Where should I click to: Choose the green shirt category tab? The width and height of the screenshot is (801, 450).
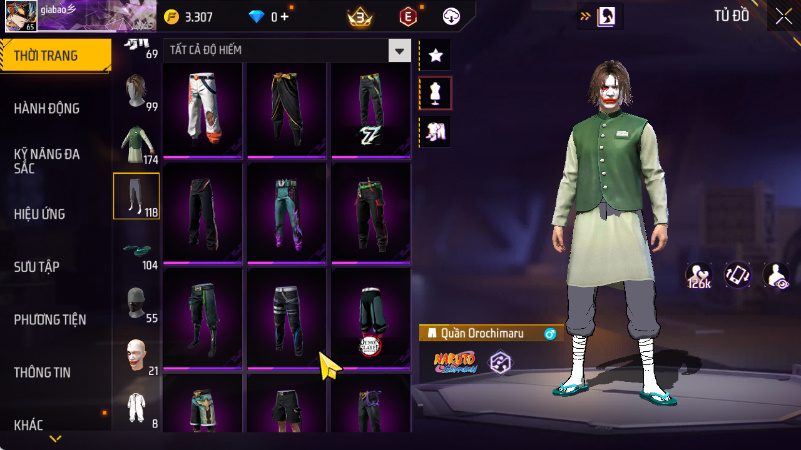tap(136, 146)
